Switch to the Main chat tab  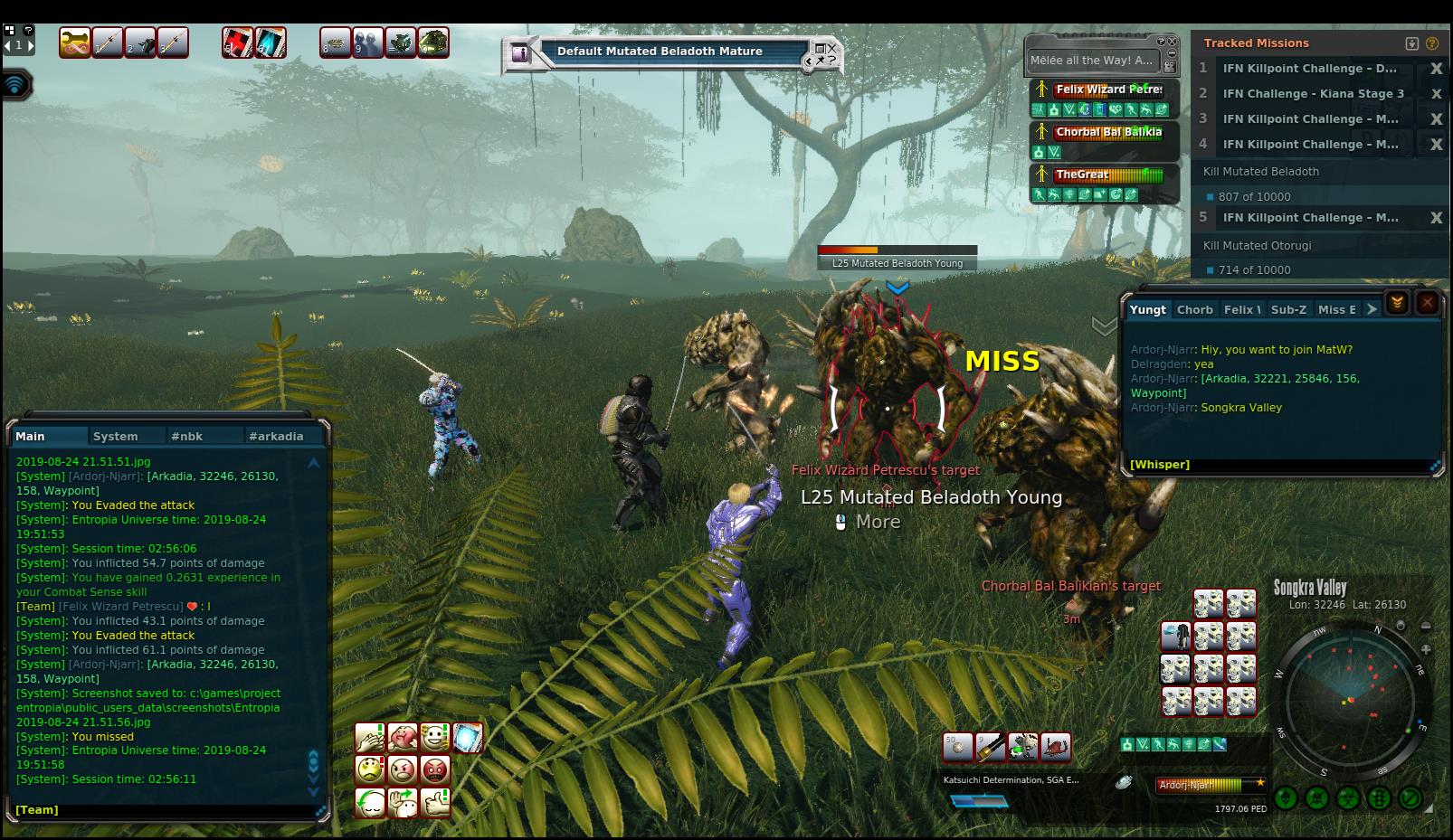click(x=30, y=436)
